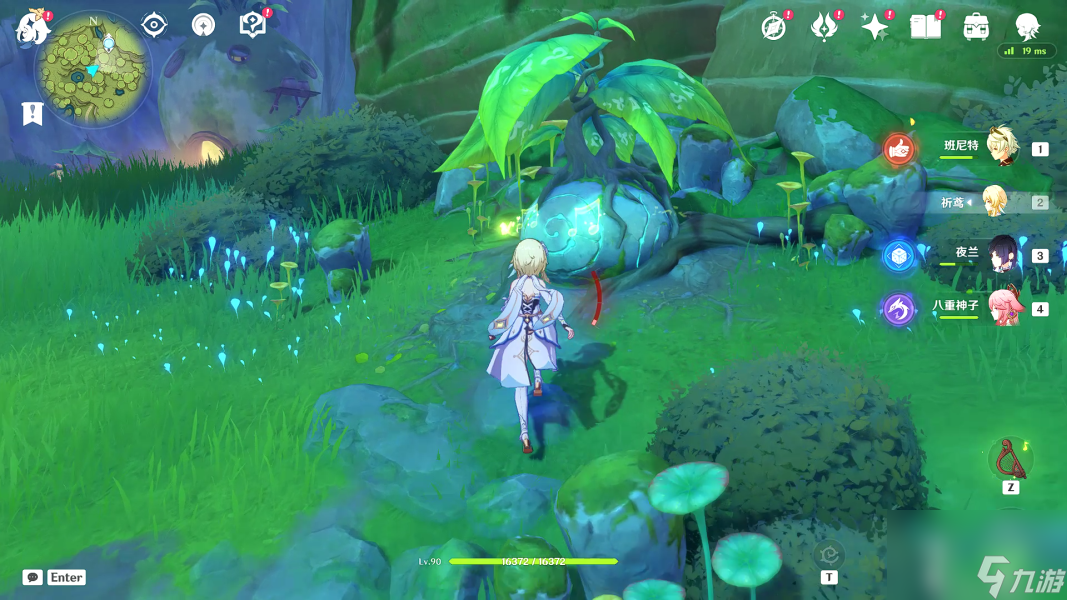Open the character profile icon

(x=1027, y=26)
